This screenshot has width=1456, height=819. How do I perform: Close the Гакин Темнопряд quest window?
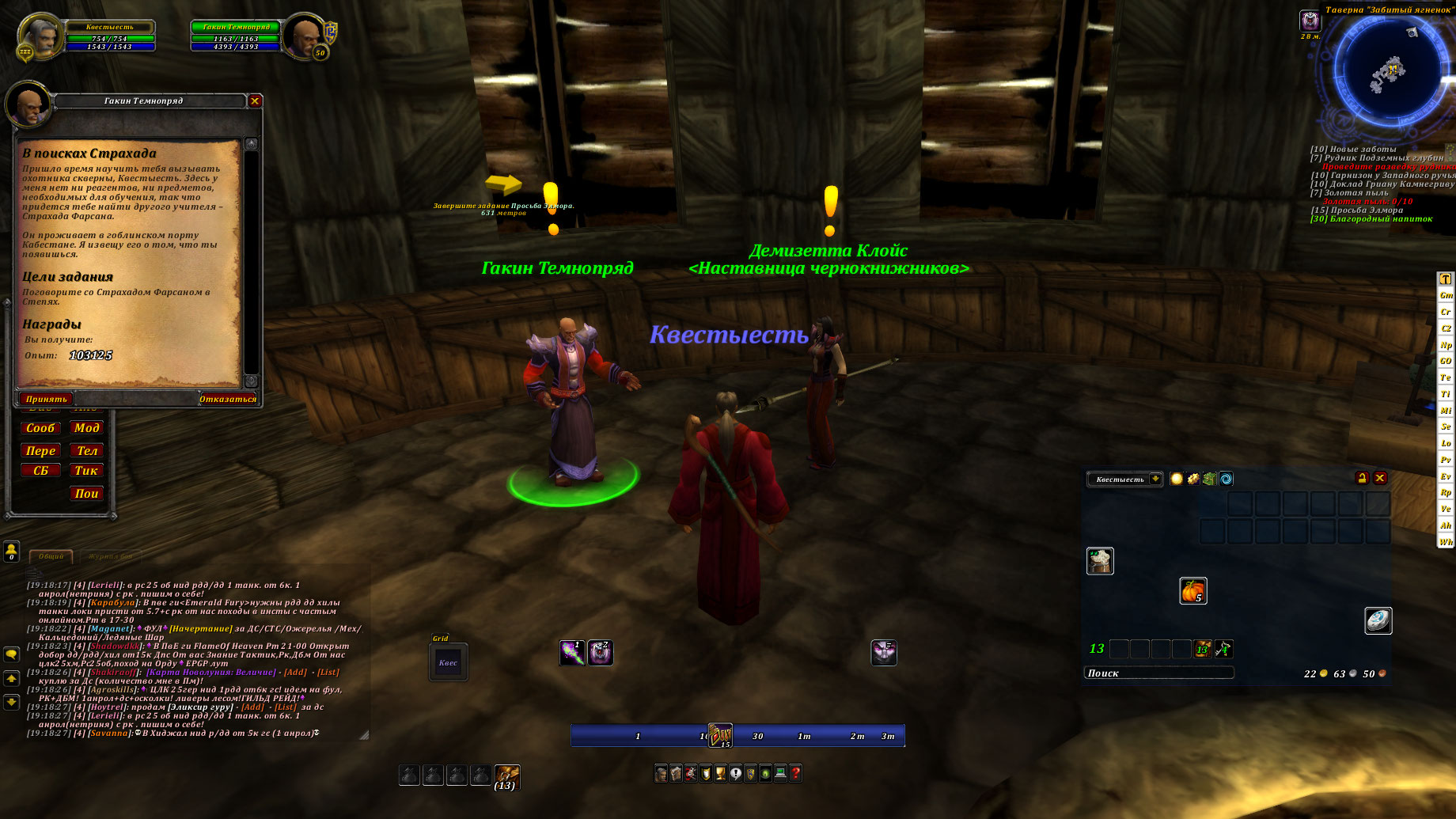pos(255,100)
